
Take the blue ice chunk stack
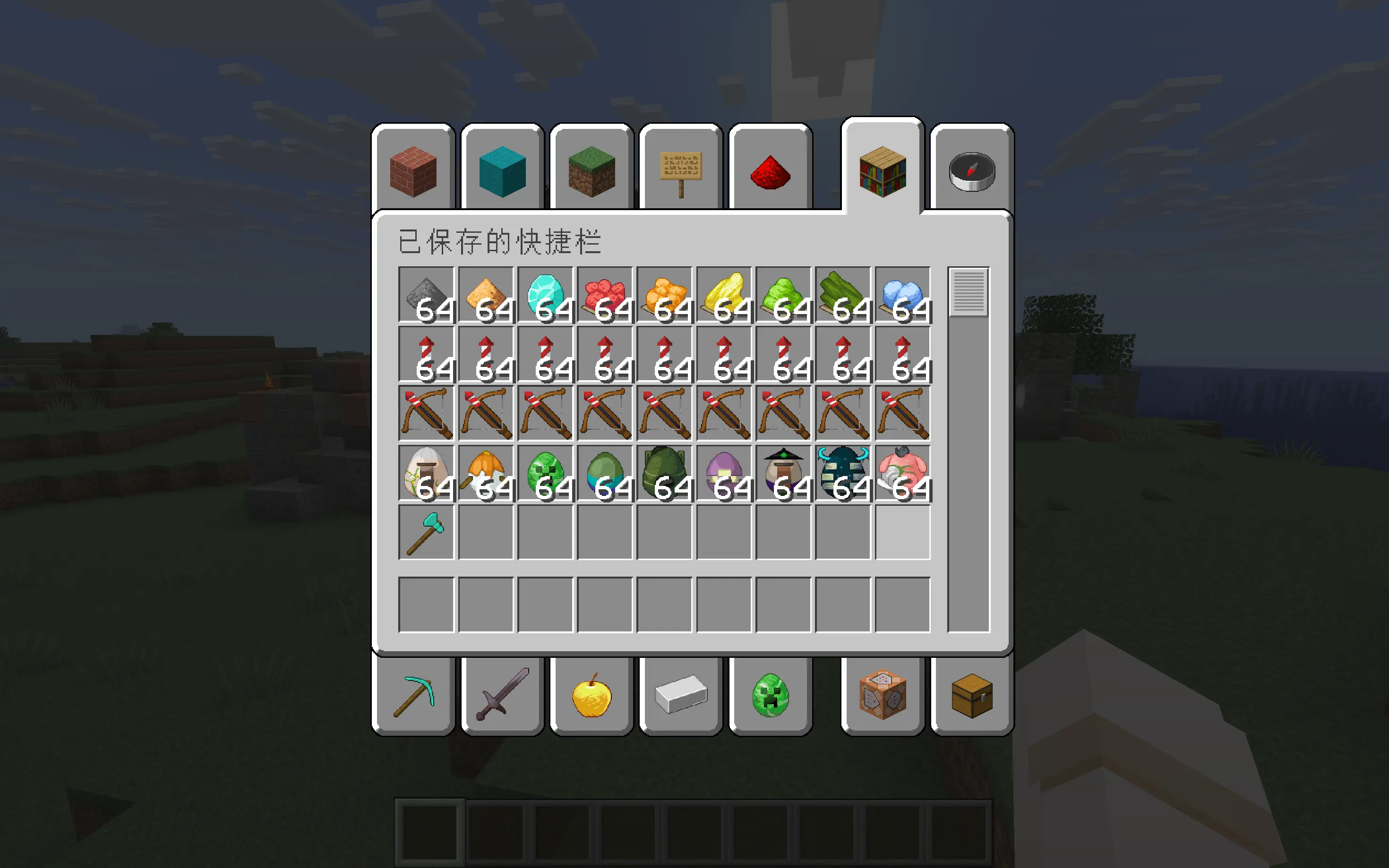[x=903, y=295]
